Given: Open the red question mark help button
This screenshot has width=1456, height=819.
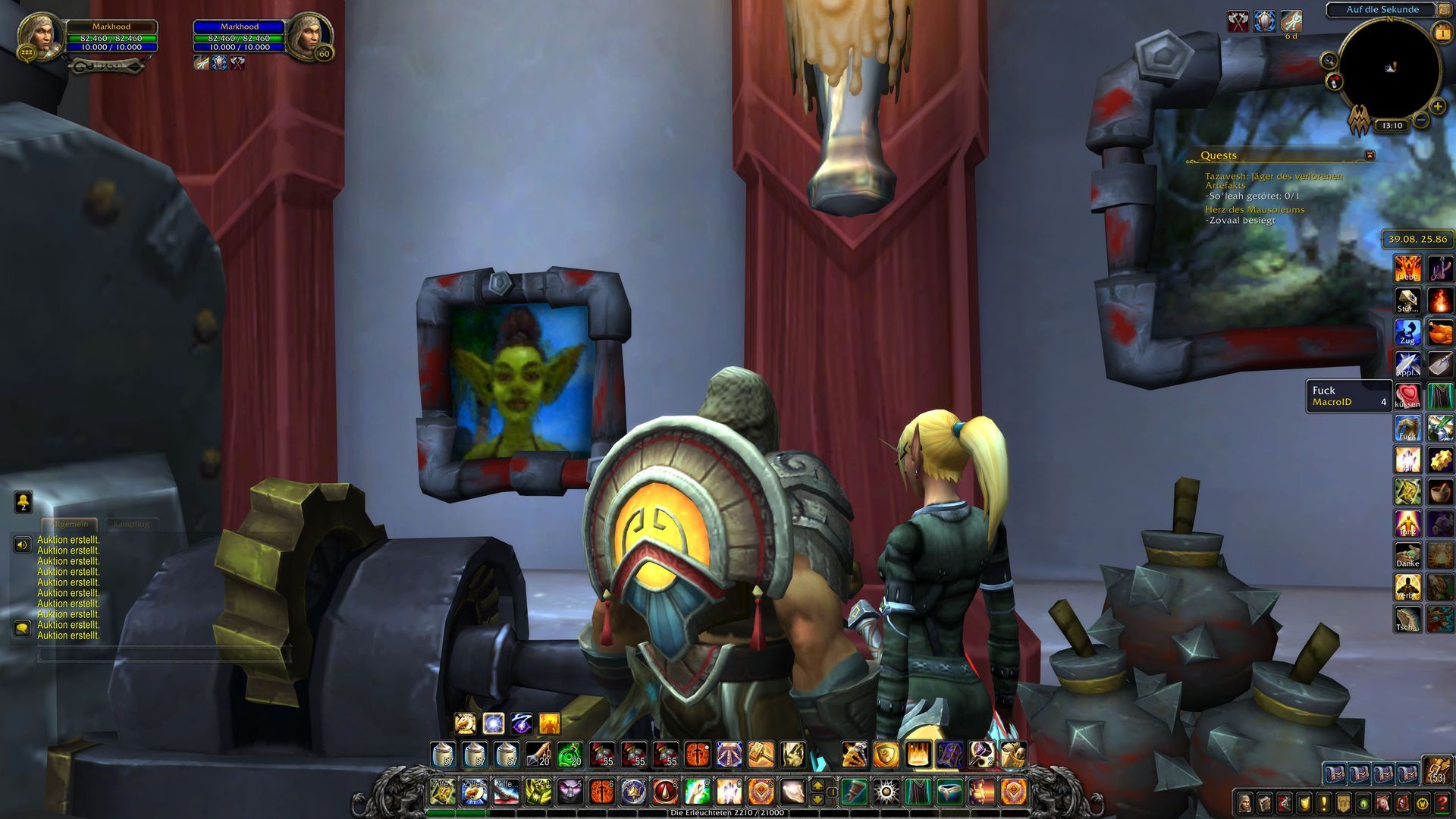Looking at the screenshot, I should [x=1442, y=802].
